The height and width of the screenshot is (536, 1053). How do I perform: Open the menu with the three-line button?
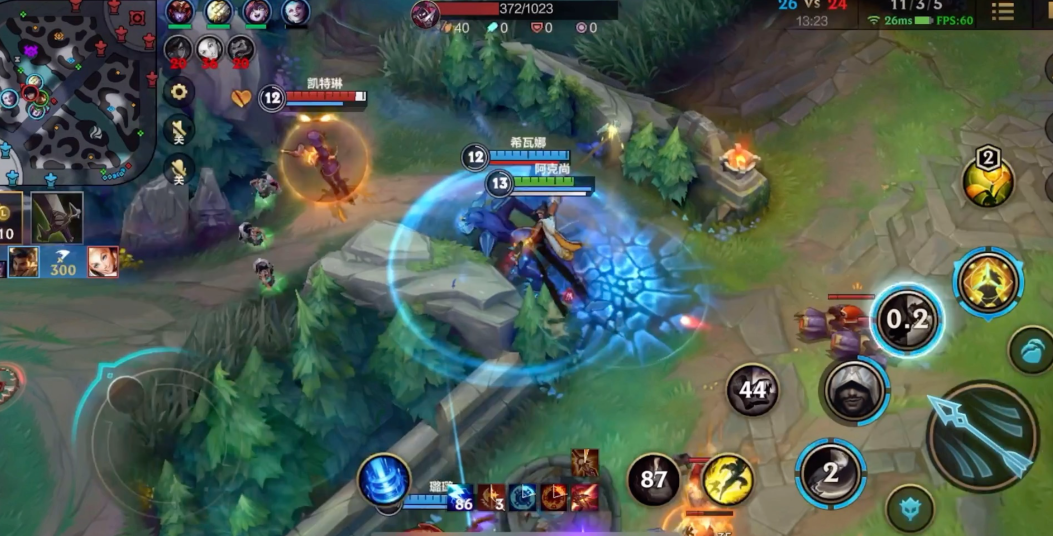pos(1002,12)
